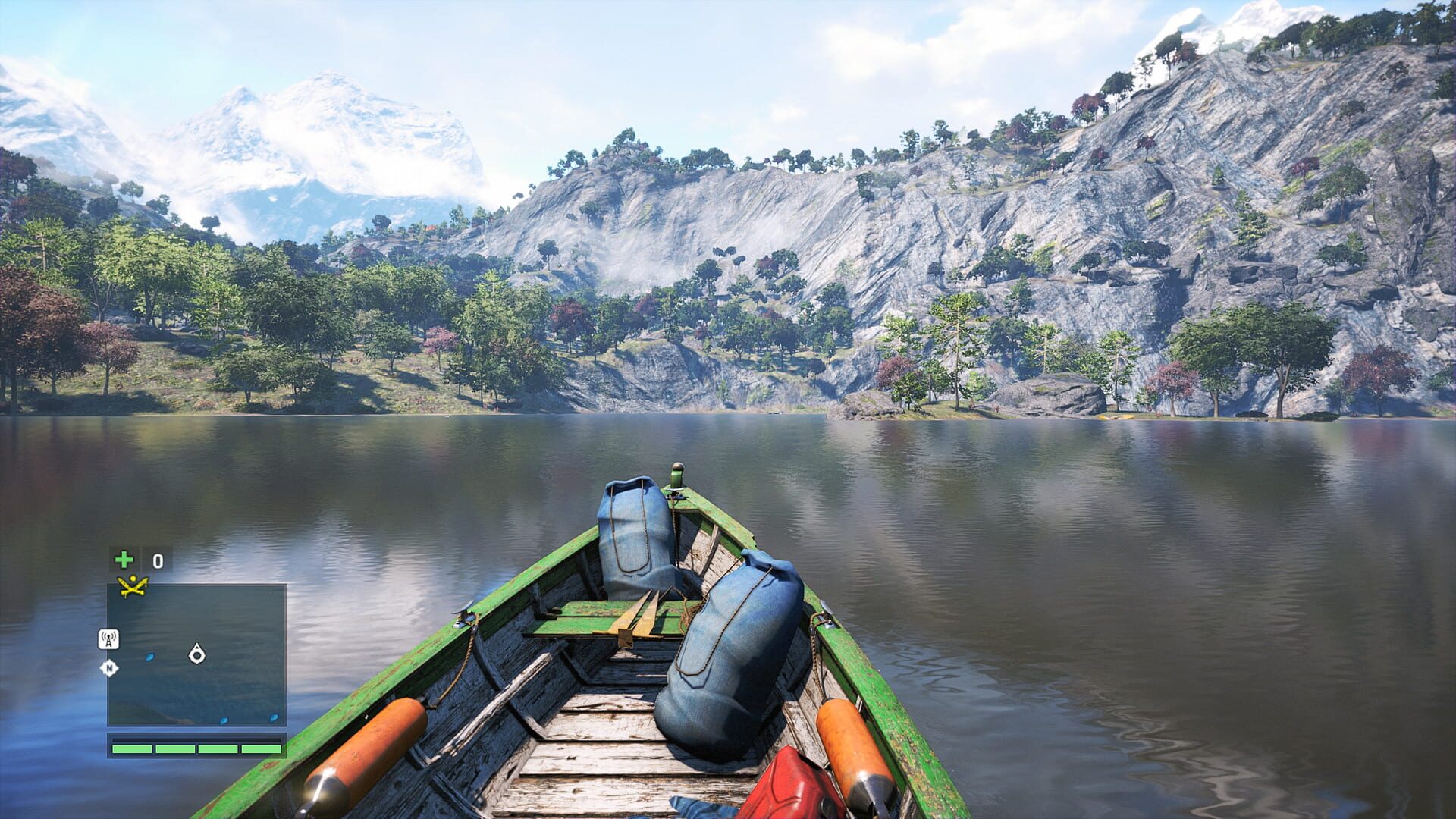This screenshot has height=819, width=1456.
Task: Click the radio tower icon beside the minimap
Action: [x=108, y=639]
